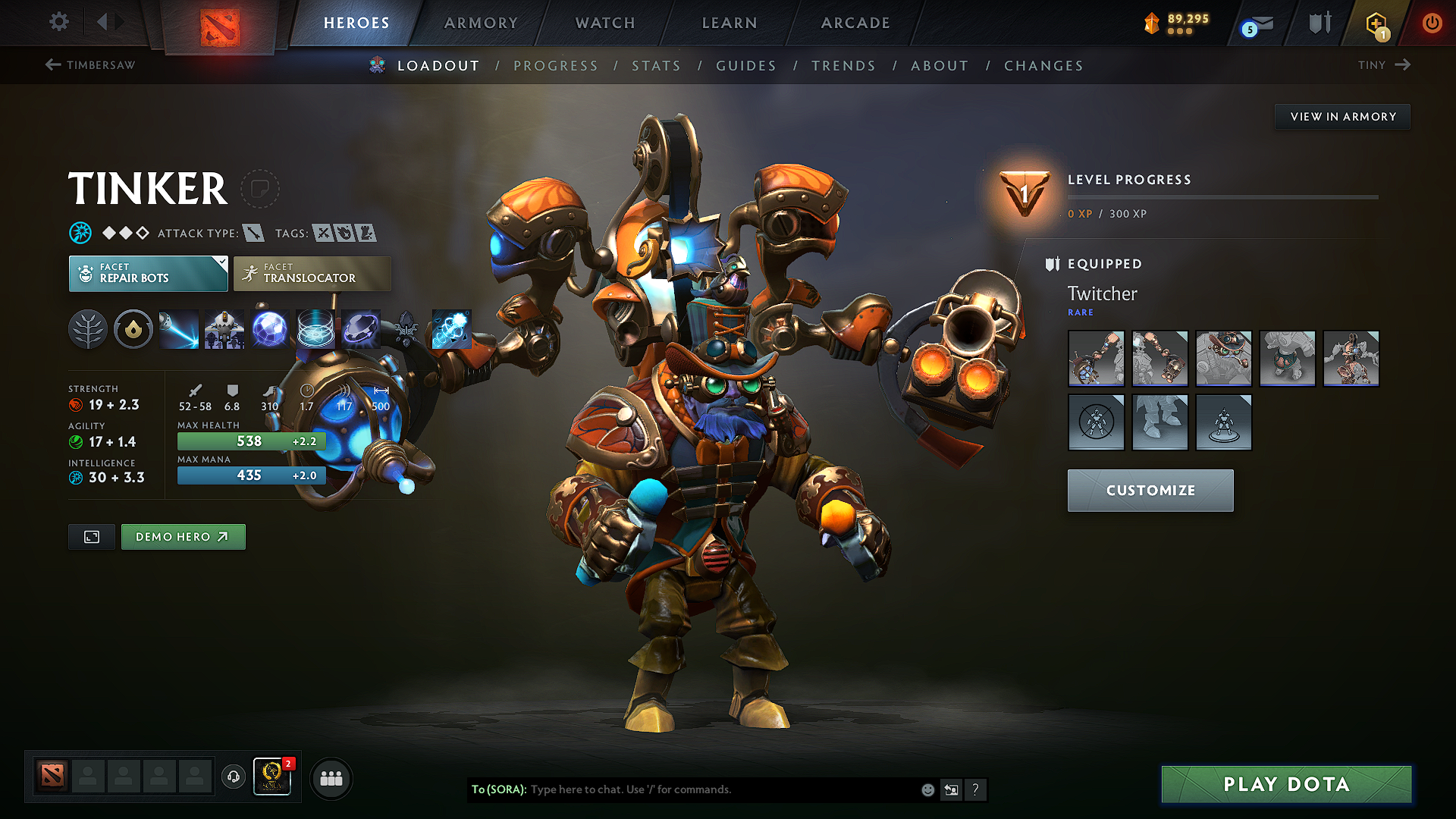Toggle the hero portrait view icon
The image size is (1456, 819).
91,536
